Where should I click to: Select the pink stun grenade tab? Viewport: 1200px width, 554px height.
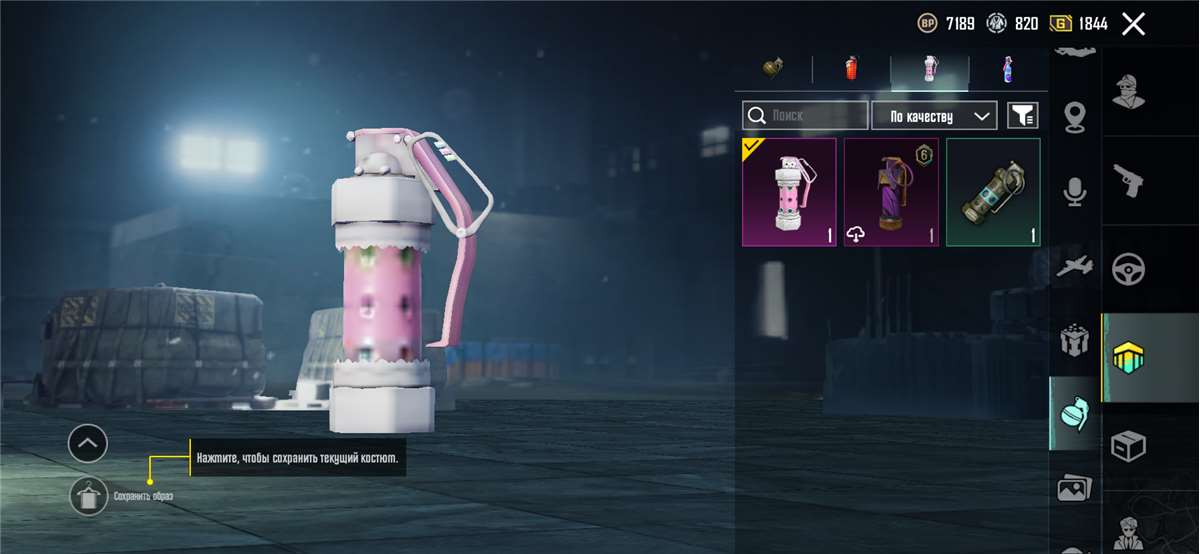tap(930, 68)
